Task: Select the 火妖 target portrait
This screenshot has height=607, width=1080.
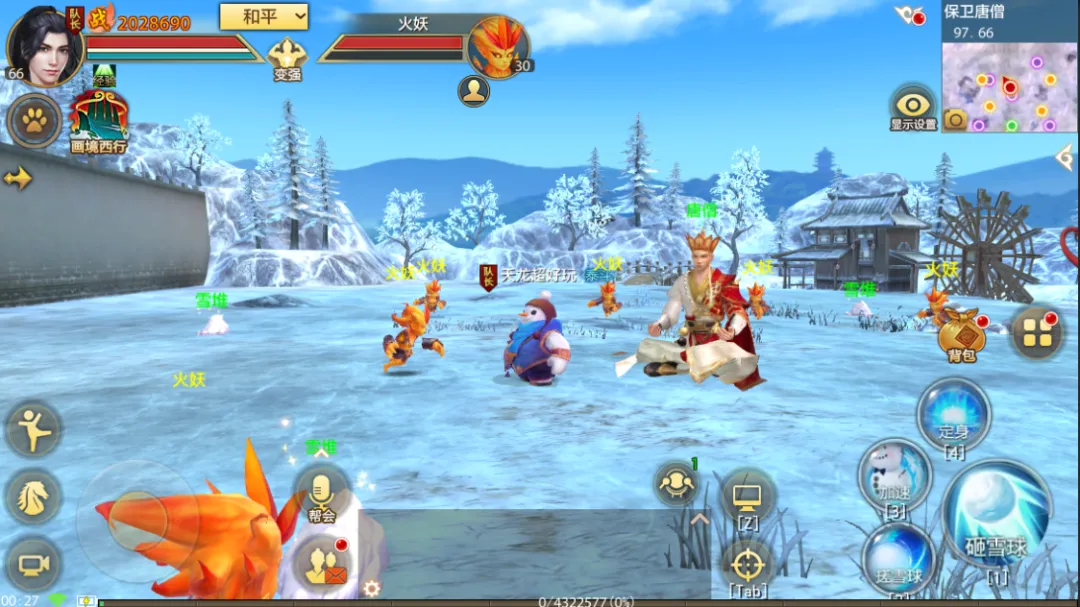Action: 498,46
